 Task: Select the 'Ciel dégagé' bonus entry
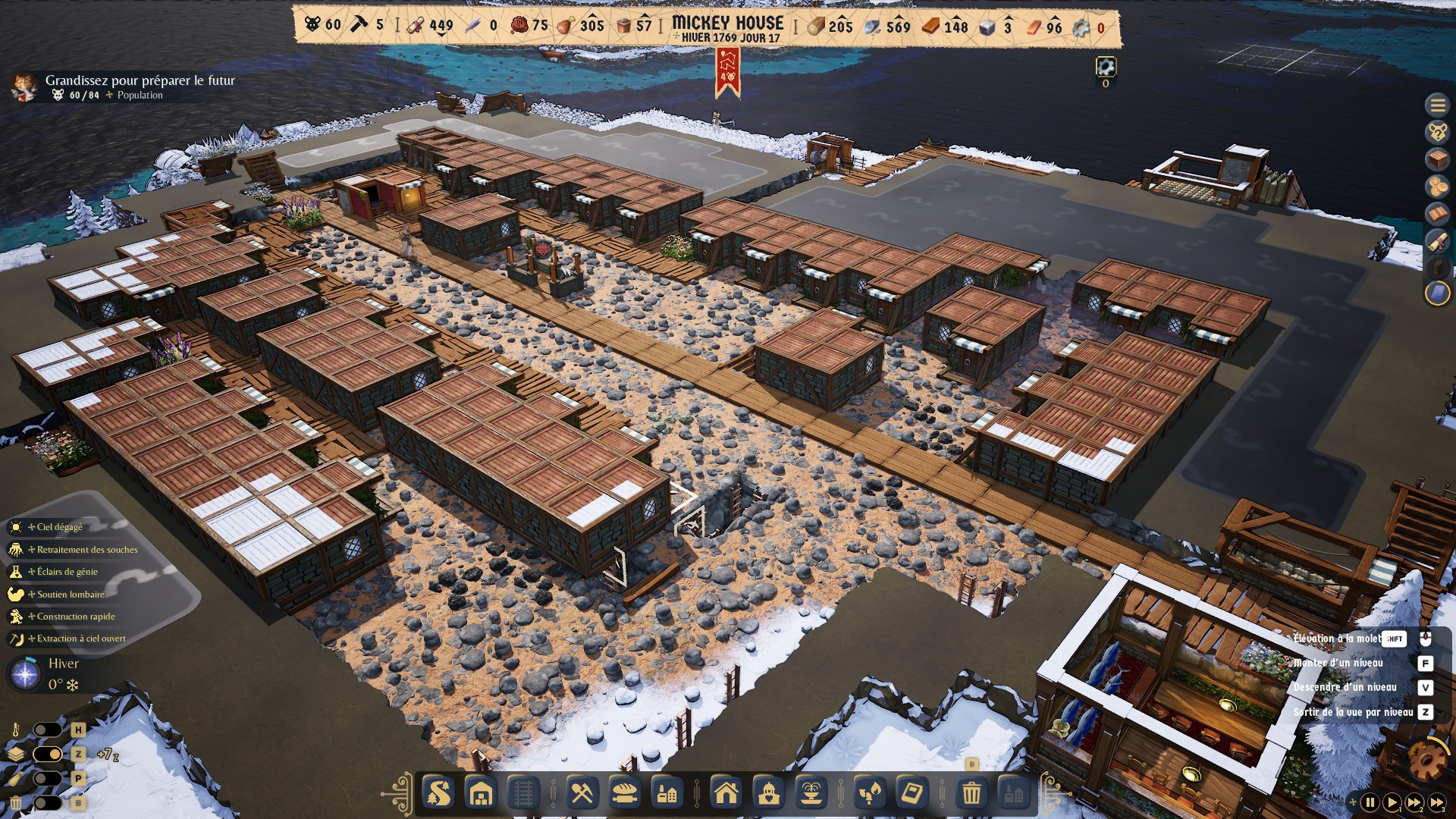59,527
